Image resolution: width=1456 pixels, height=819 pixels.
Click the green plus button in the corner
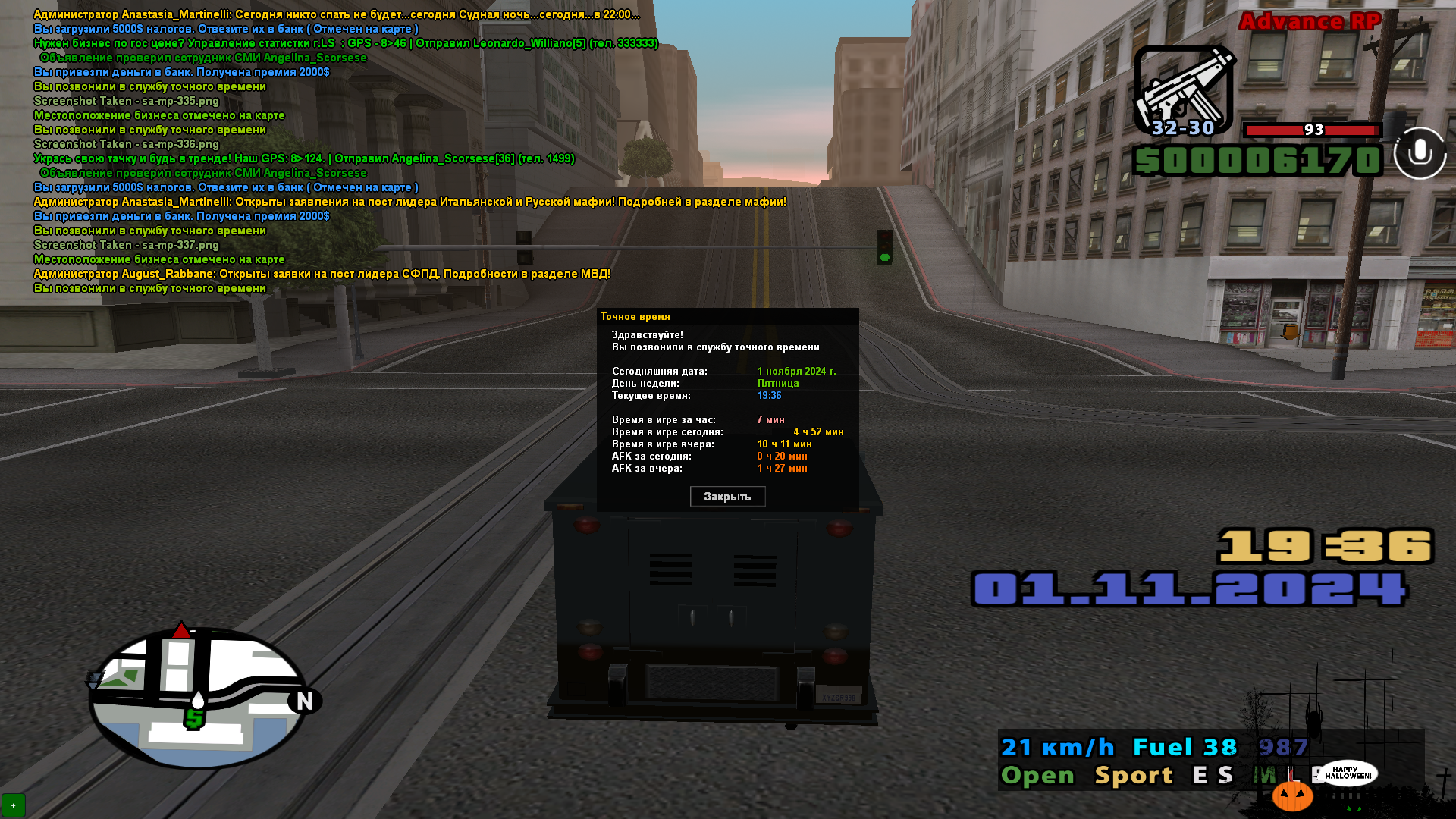click(x=14, y=805)
